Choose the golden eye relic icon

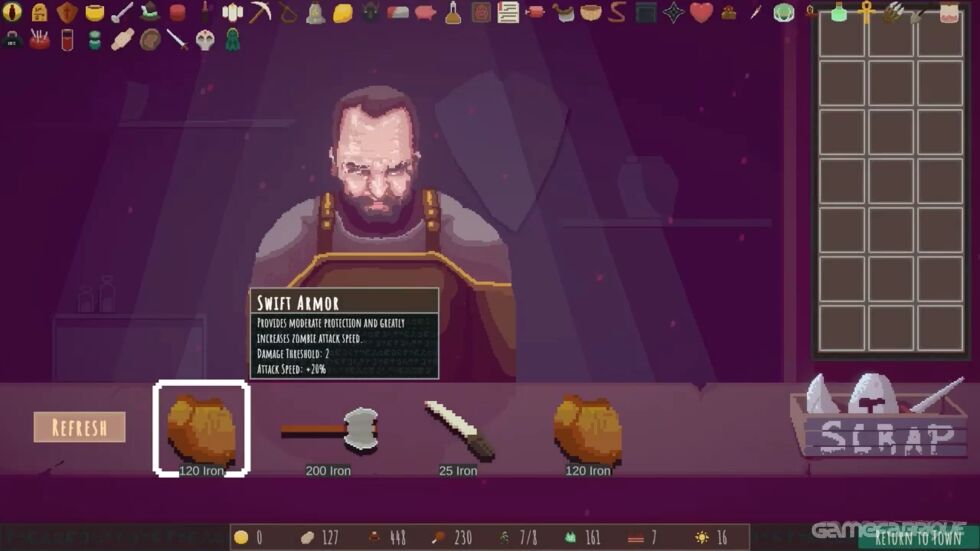point(13,13)
